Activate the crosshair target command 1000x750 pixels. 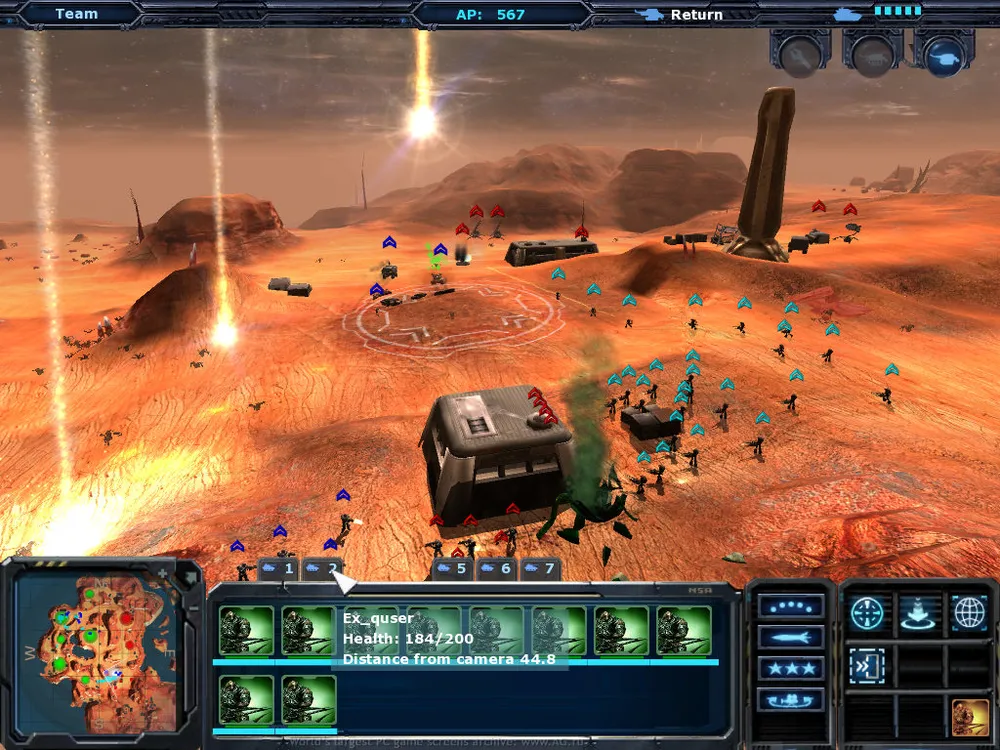click(x=867, y=613)
